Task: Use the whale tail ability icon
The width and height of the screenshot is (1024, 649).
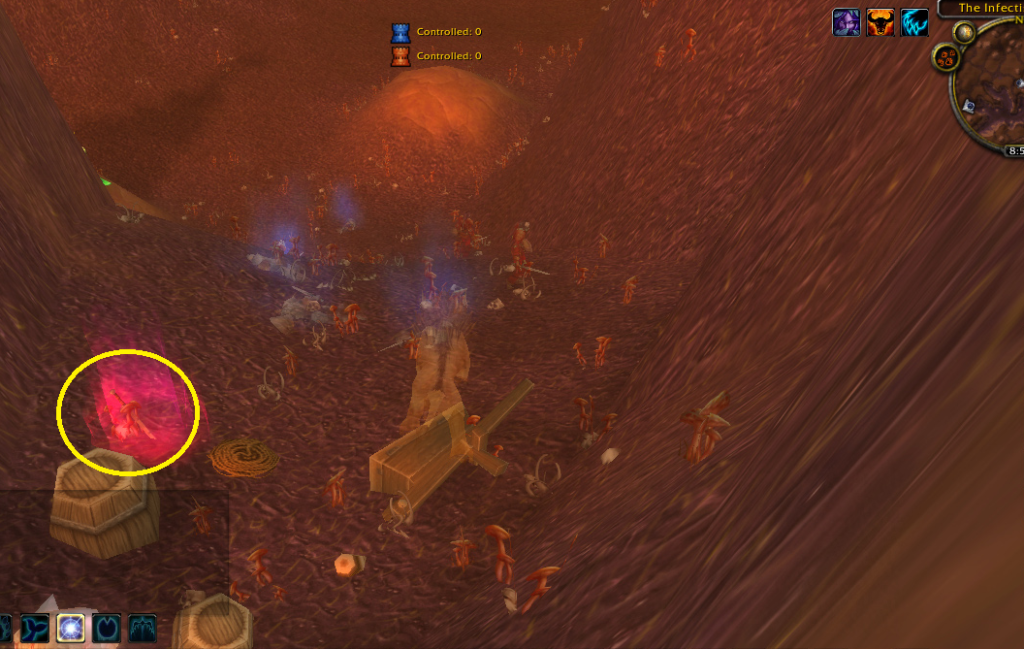Action: [36, 628]
